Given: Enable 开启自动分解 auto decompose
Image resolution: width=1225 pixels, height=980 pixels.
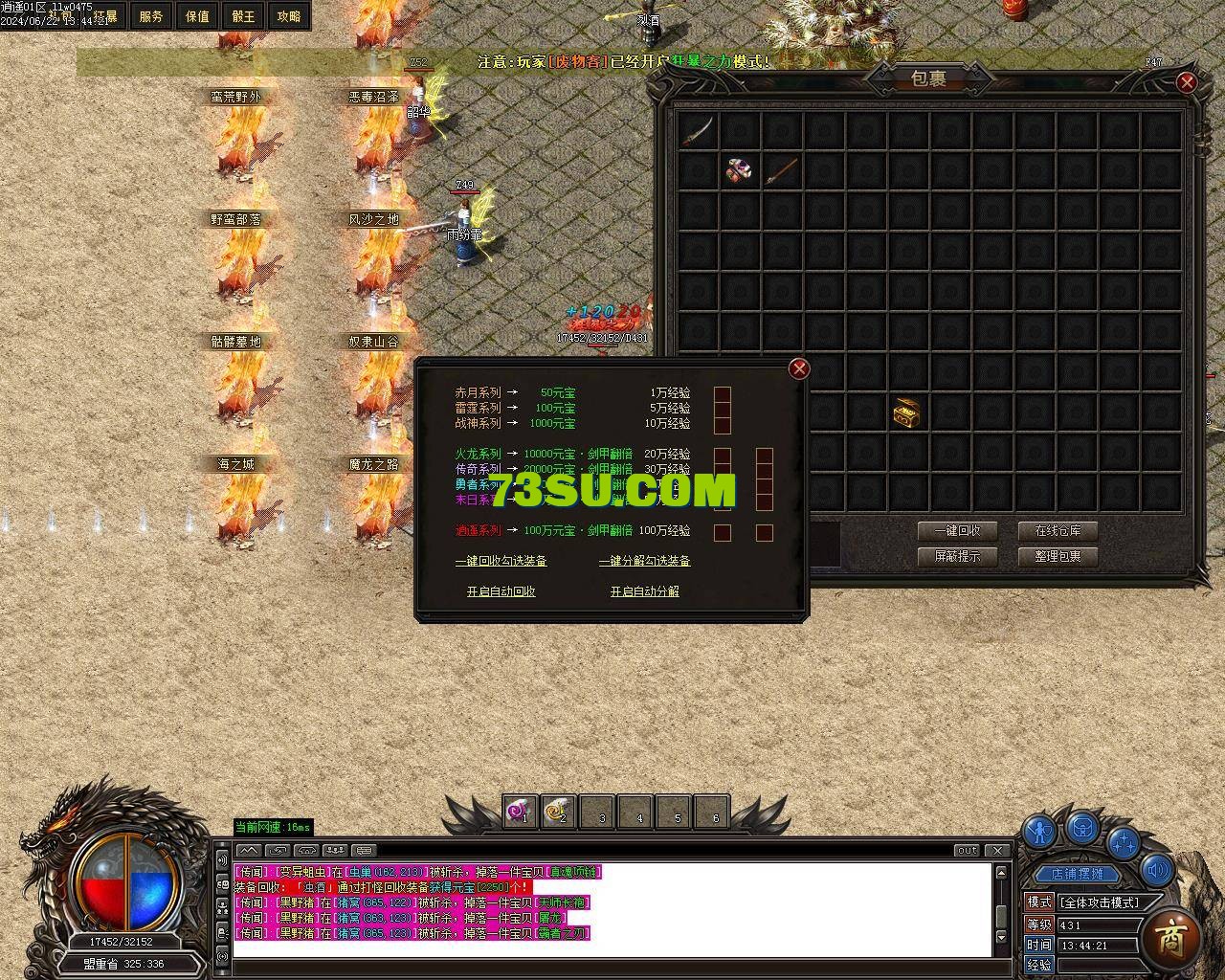Looking at the screenshot, I should (644, 591).
